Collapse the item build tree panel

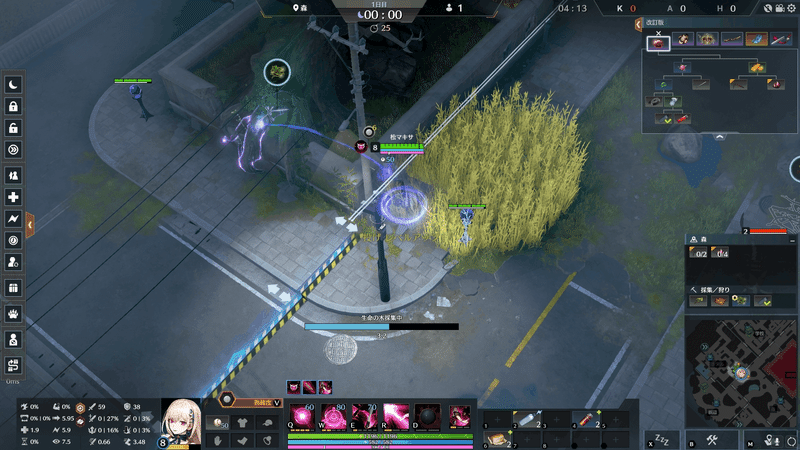[x=718, y=136]
